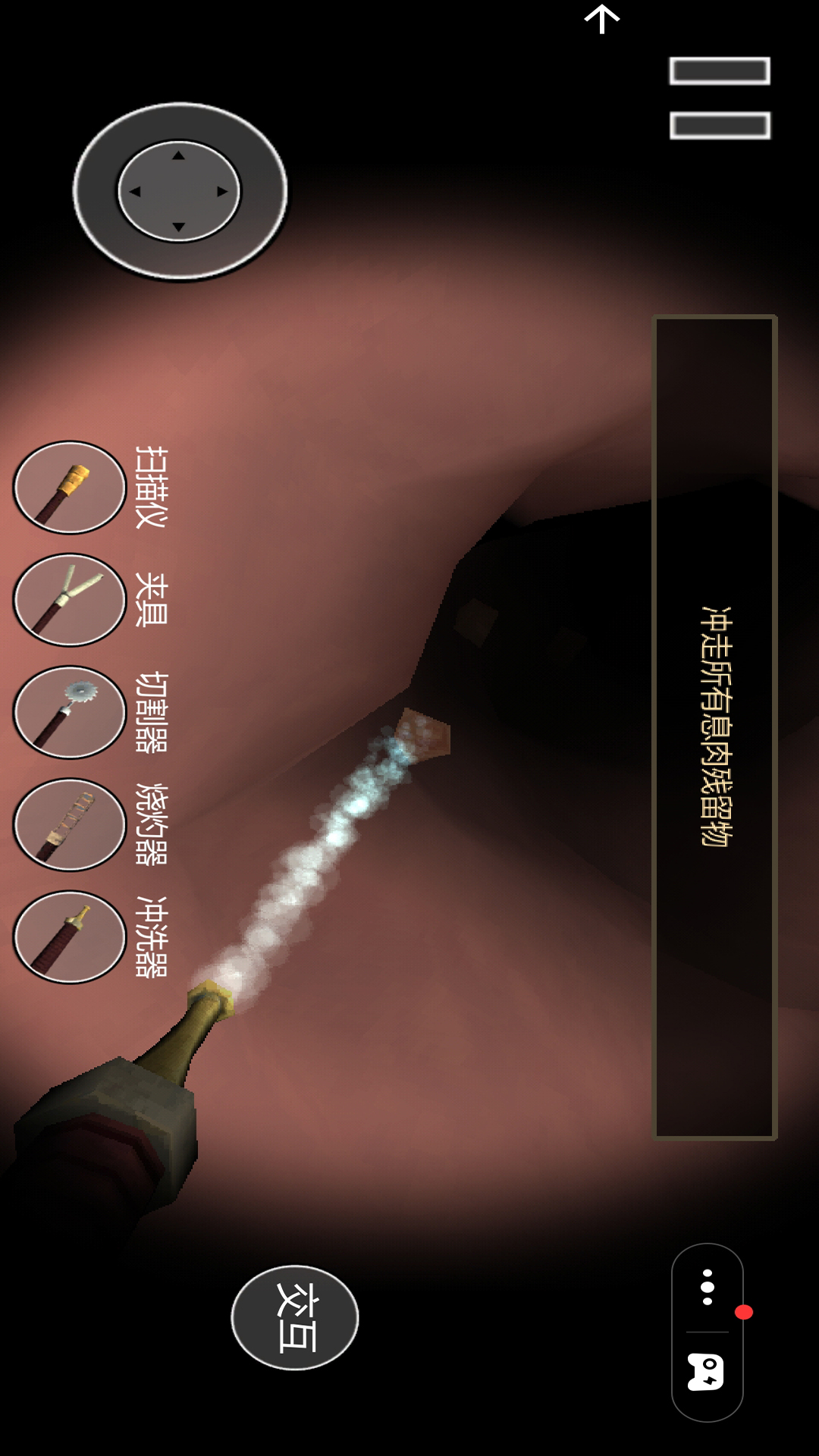819x1456 pixels.
Task: Open the three-dots overlay menu
Action: point(708,1287)
